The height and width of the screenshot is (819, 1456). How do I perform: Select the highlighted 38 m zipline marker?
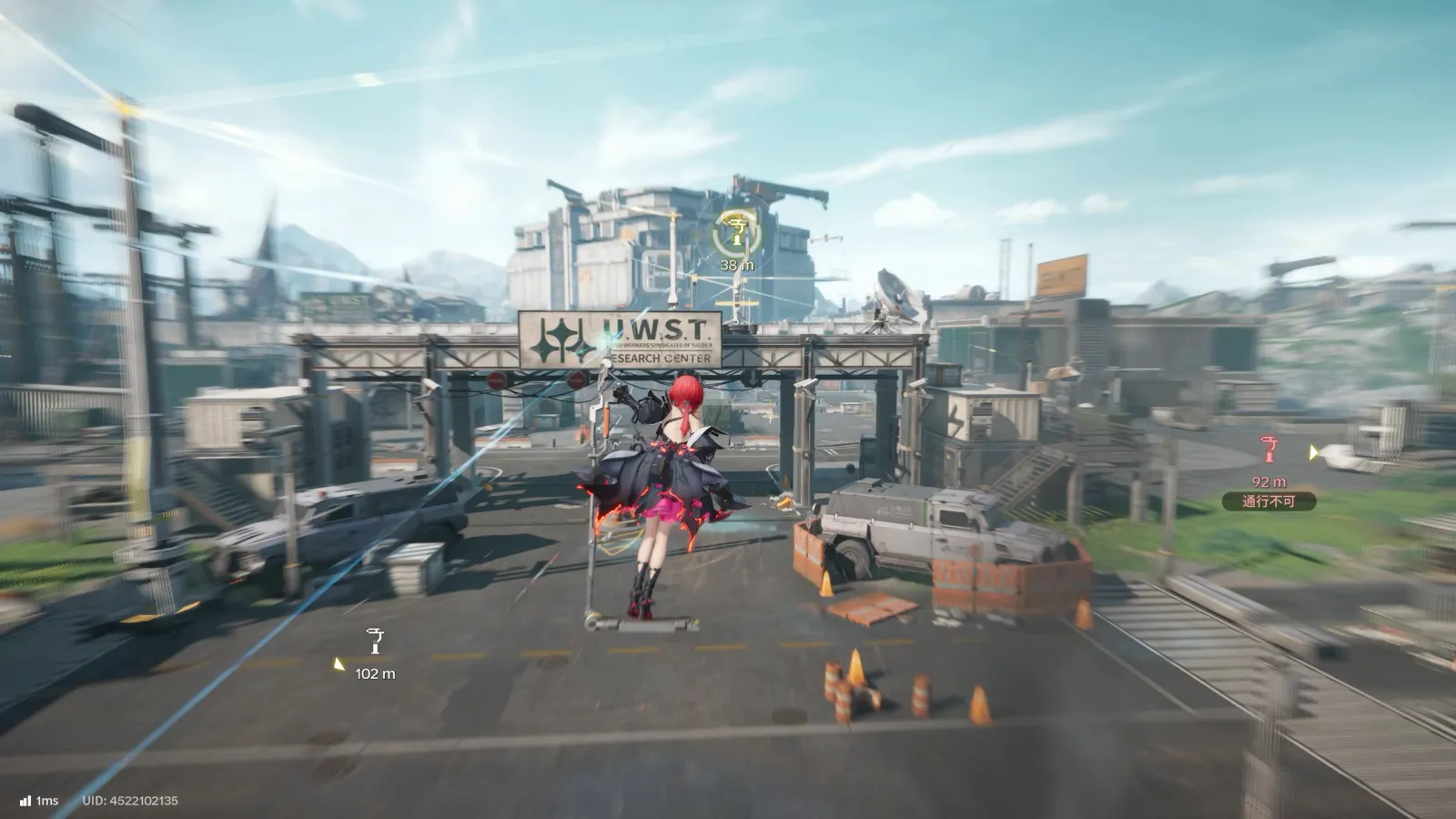pos(737,236)
